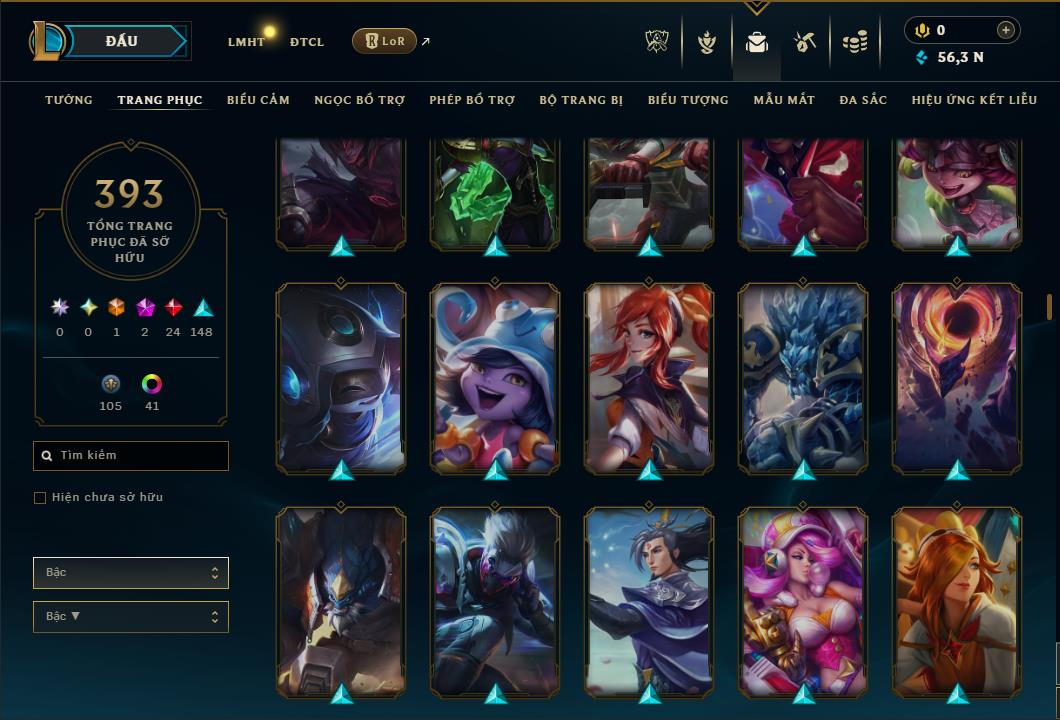1060x720 pixels.
Task: Click the ĐẤU play button
Action: 122,41
